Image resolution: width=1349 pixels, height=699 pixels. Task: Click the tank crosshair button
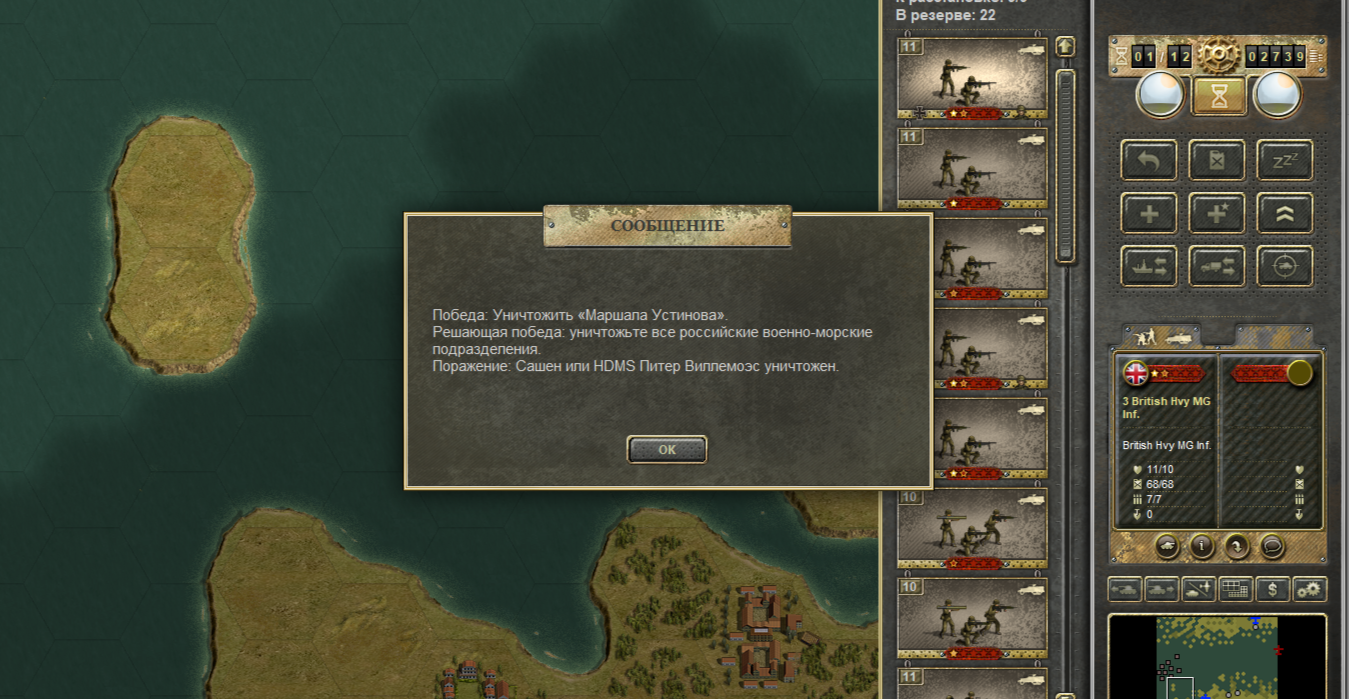pyautogui.click(x=1284, y=266)
